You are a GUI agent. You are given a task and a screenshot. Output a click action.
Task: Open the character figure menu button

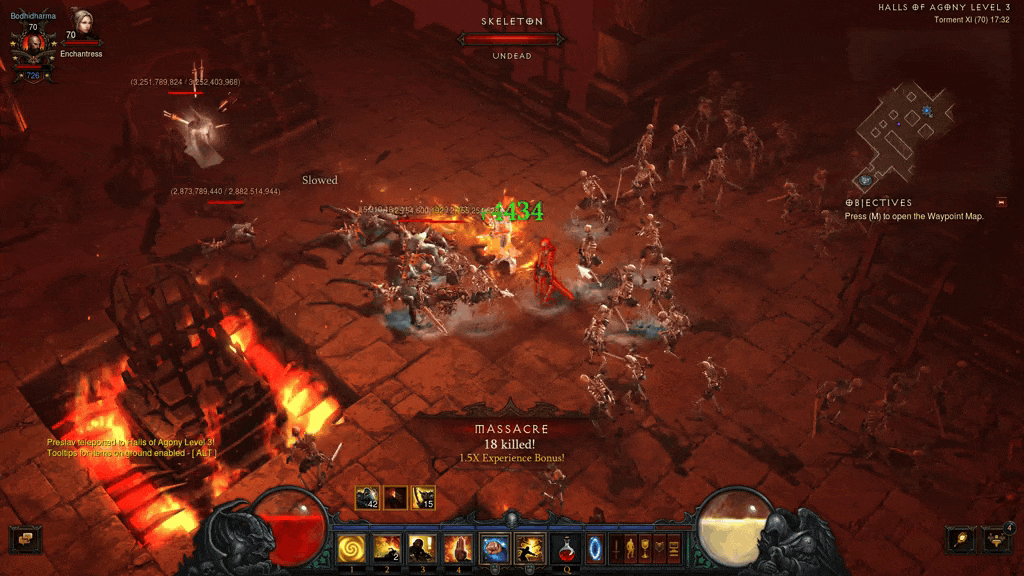(x=630, y=548)
